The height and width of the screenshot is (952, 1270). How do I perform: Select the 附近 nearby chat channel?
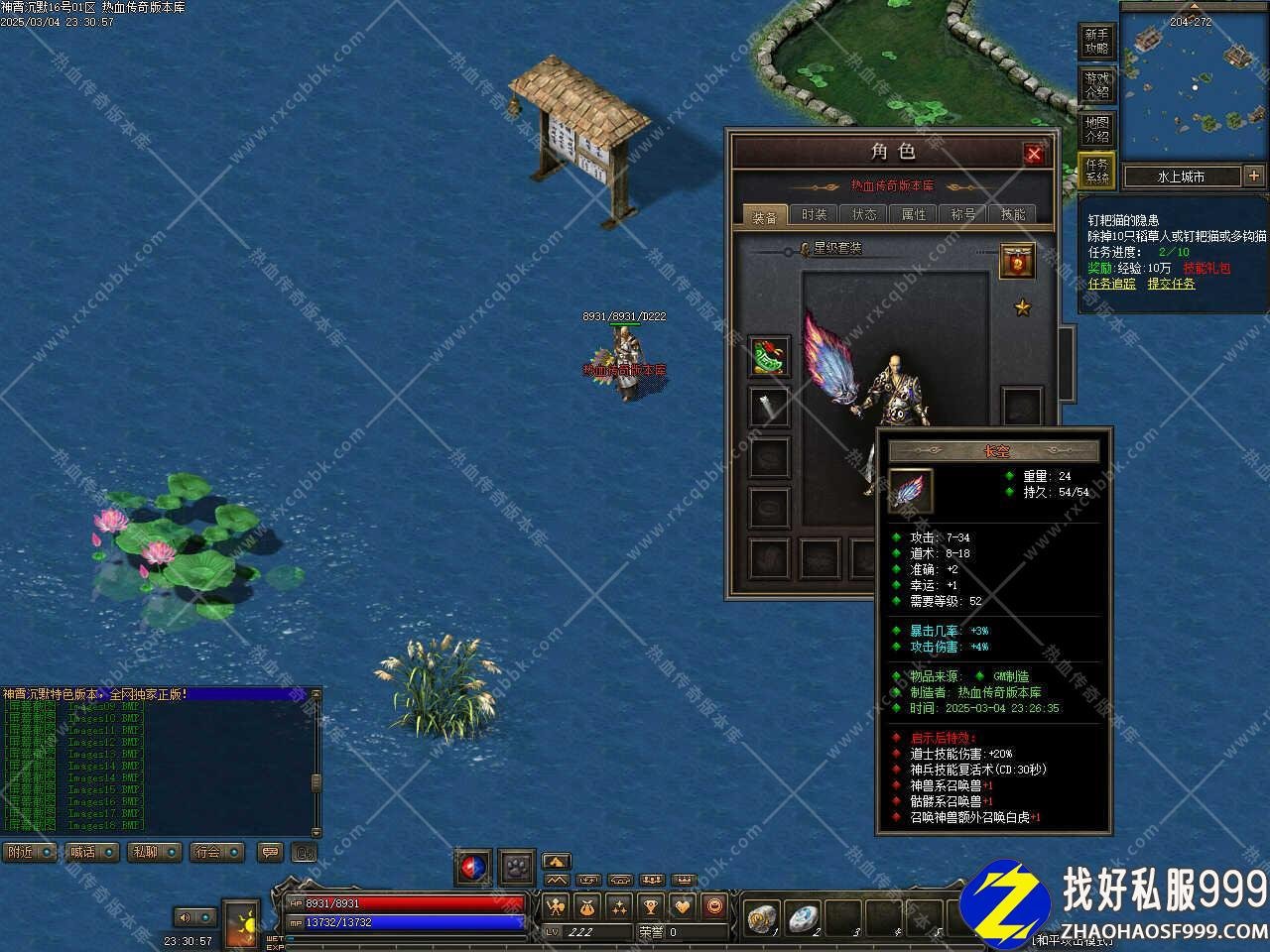coord(30,852)
